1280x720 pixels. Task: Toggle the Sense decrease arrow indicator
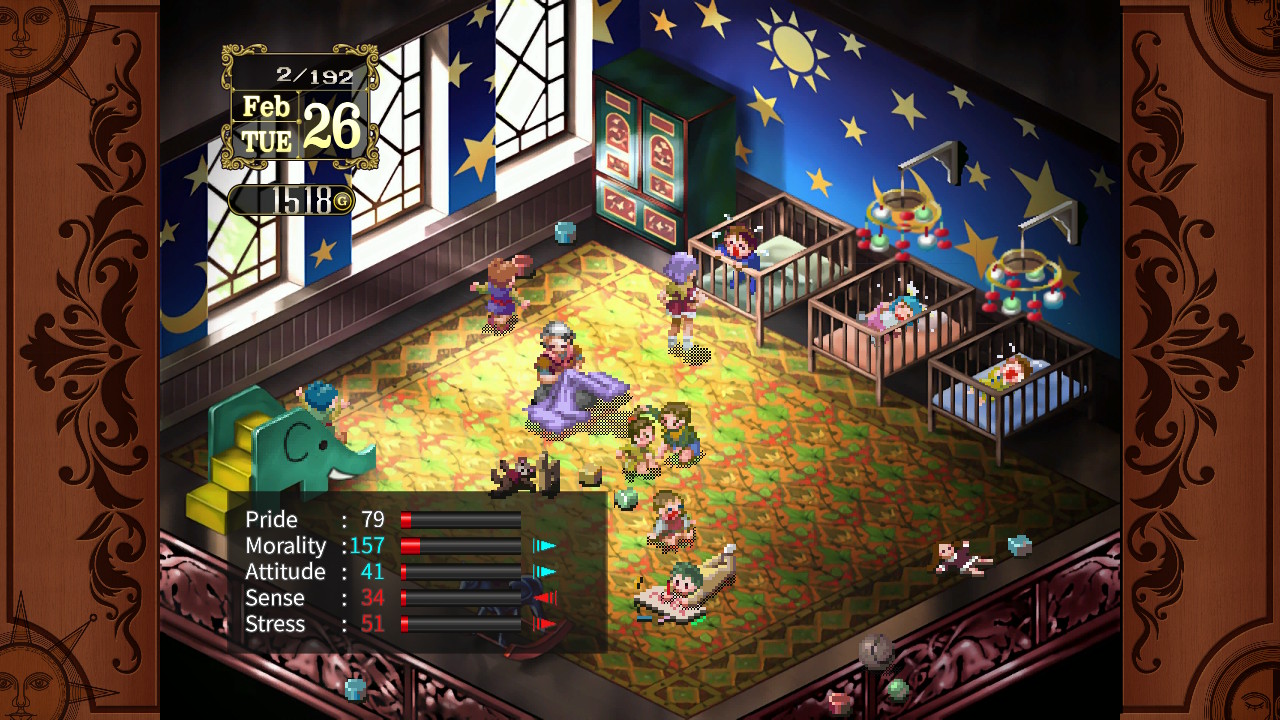[x=545, y=598]
